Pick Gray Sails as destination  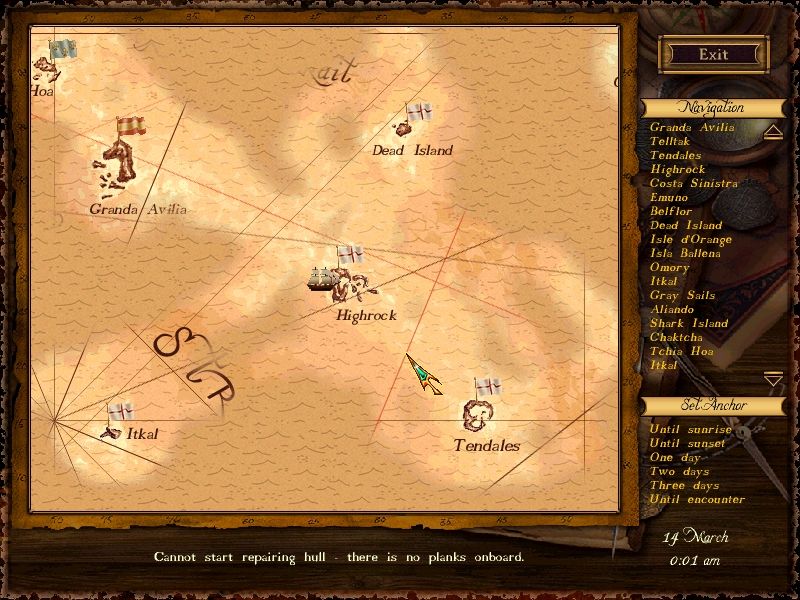[682, 295]
